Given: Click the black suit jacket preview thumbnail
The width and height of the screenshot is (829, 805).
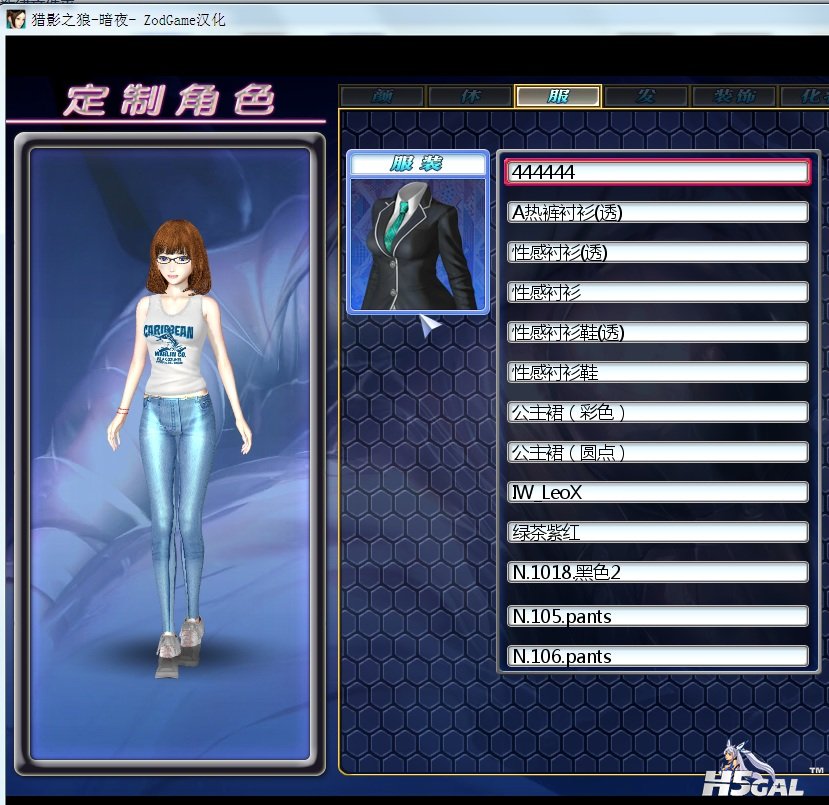Looking at the screenshot, I should [x=418, y=243].
